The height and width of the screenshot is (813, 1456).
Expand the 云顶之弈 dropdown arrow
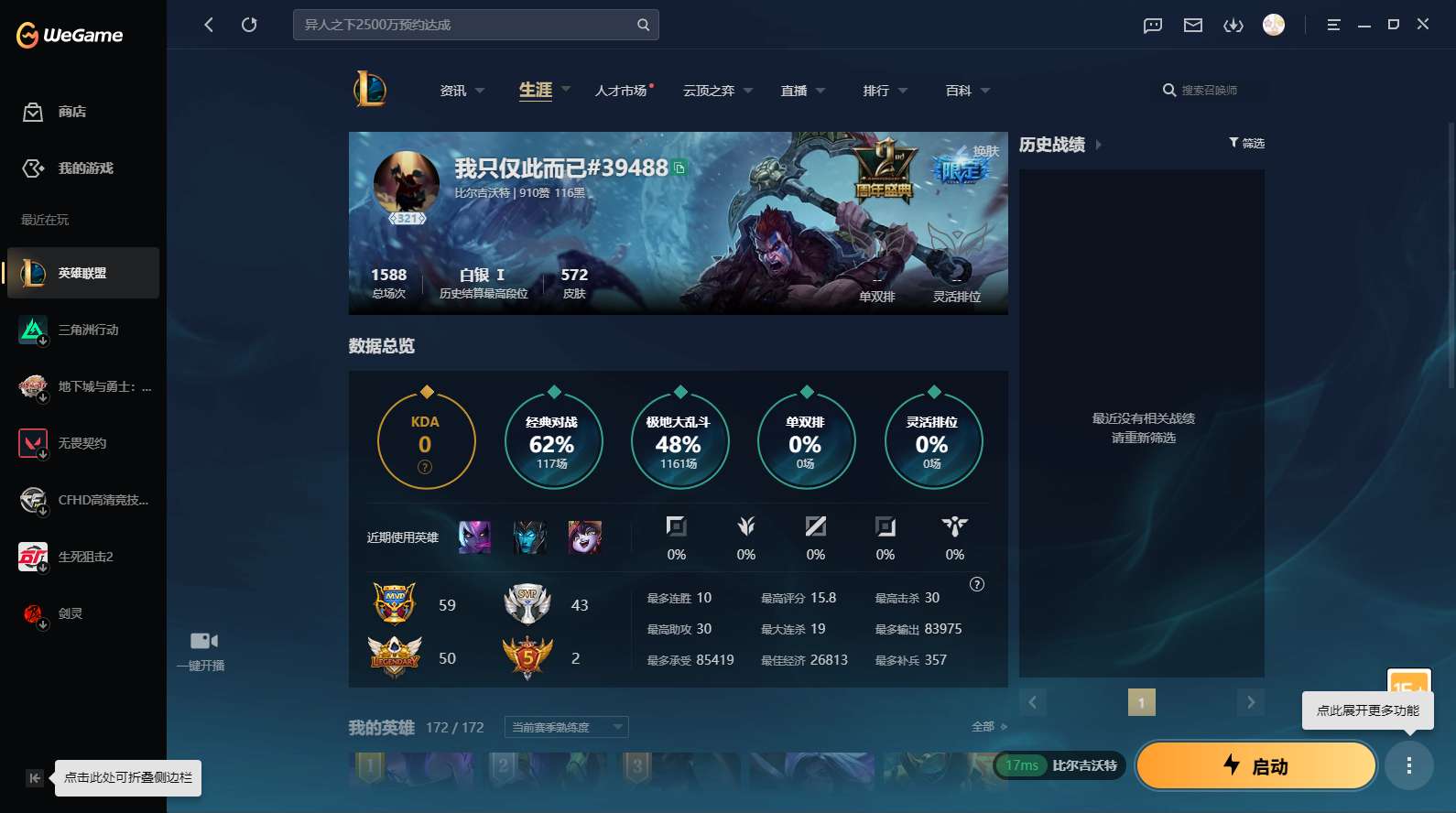[x=749, y=90]
